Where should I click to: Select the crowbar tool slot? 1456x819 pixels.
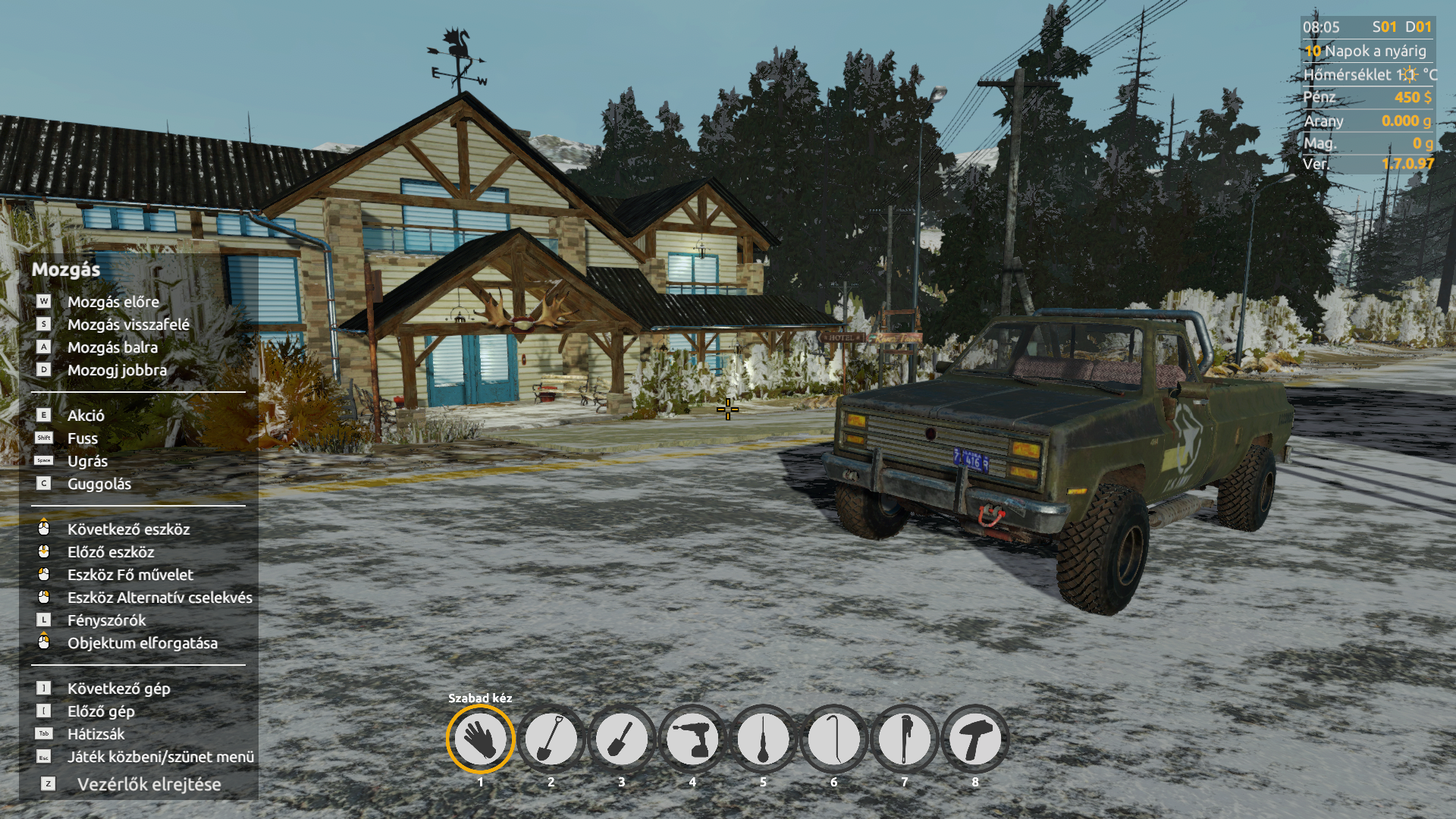click(833, 739)
